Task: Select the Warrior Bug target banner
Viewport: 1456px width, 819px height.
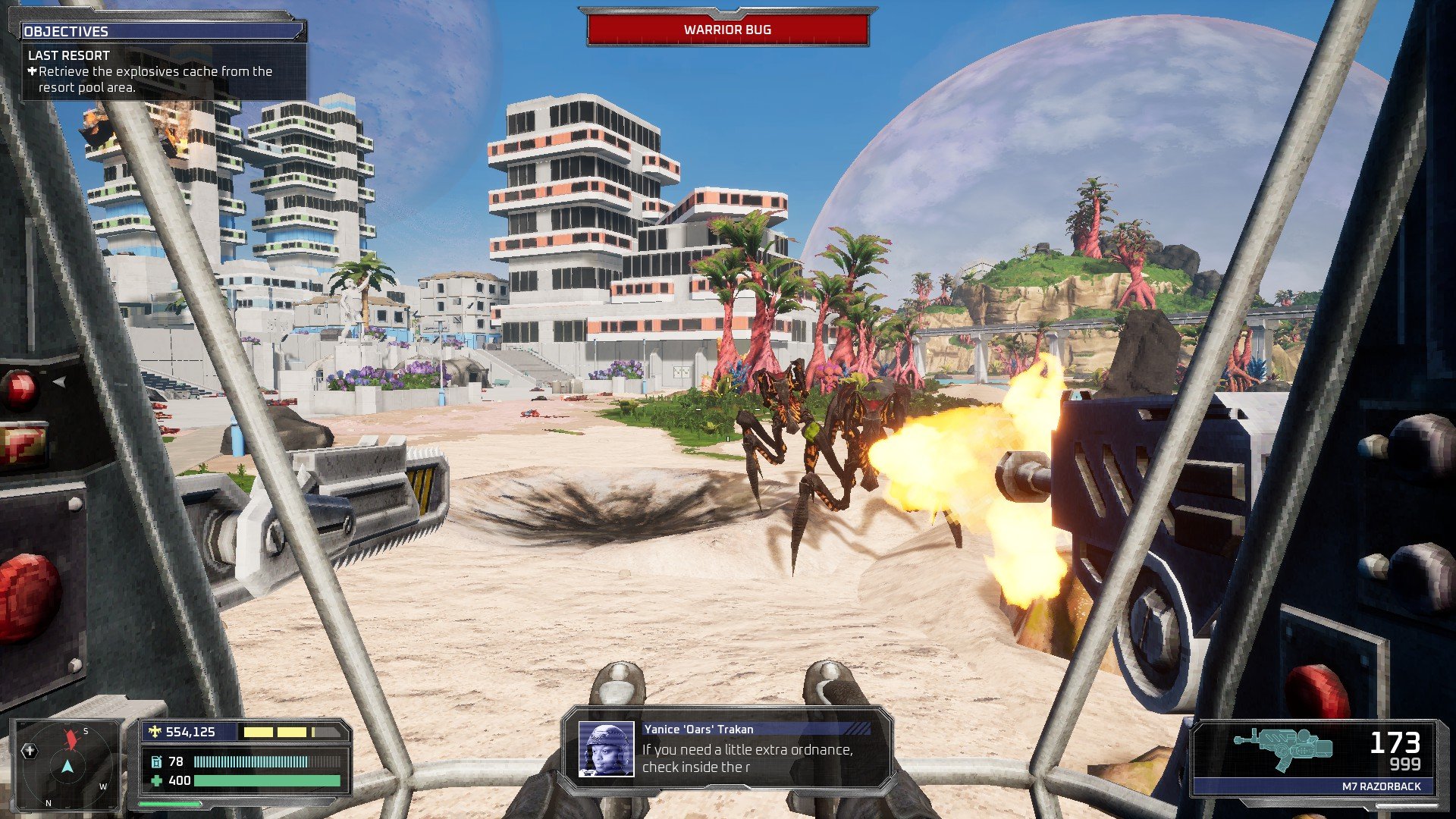Action: [727, 30]
